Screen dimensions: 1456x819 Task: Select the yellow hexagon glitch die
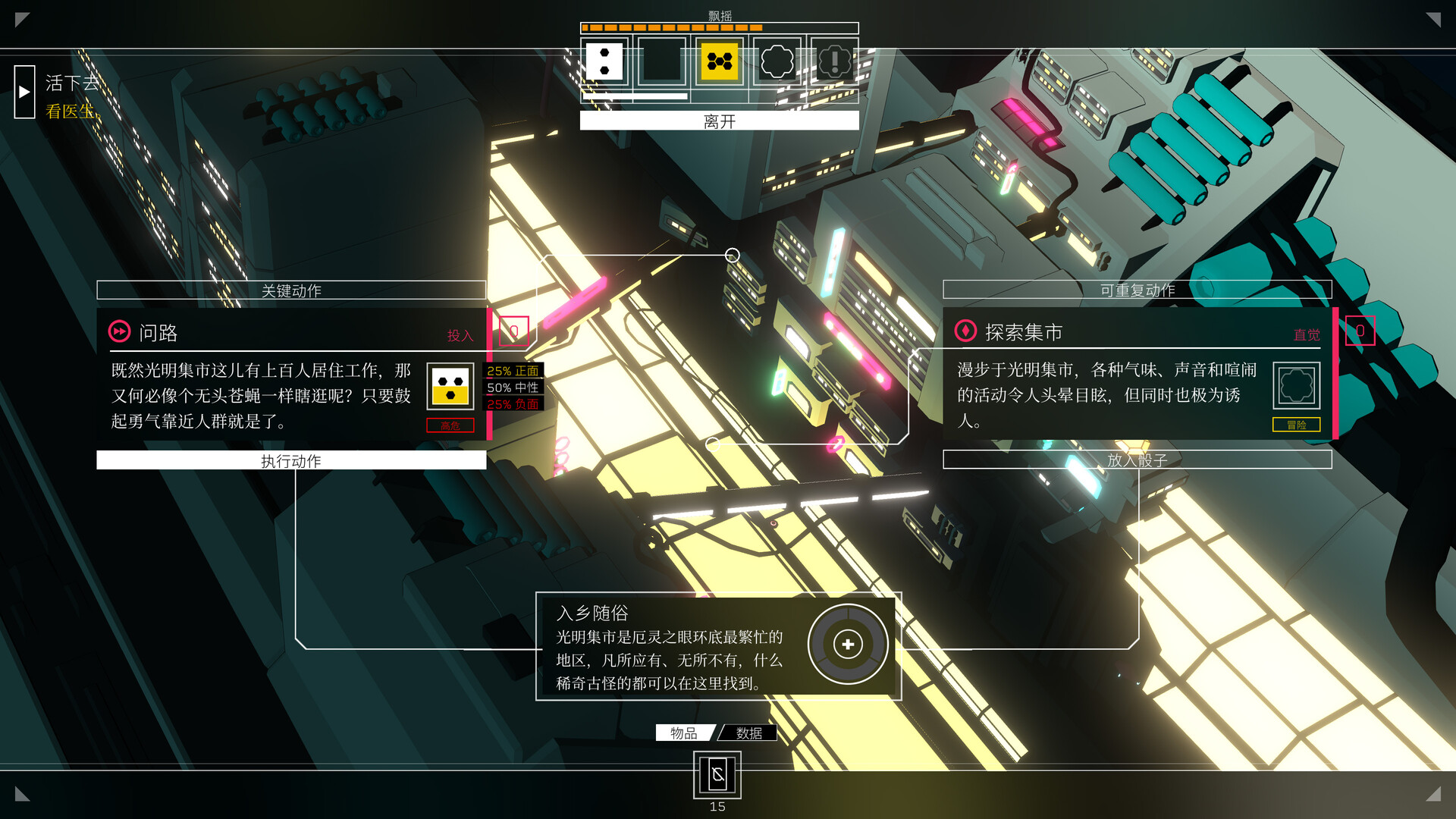(718, 61)
